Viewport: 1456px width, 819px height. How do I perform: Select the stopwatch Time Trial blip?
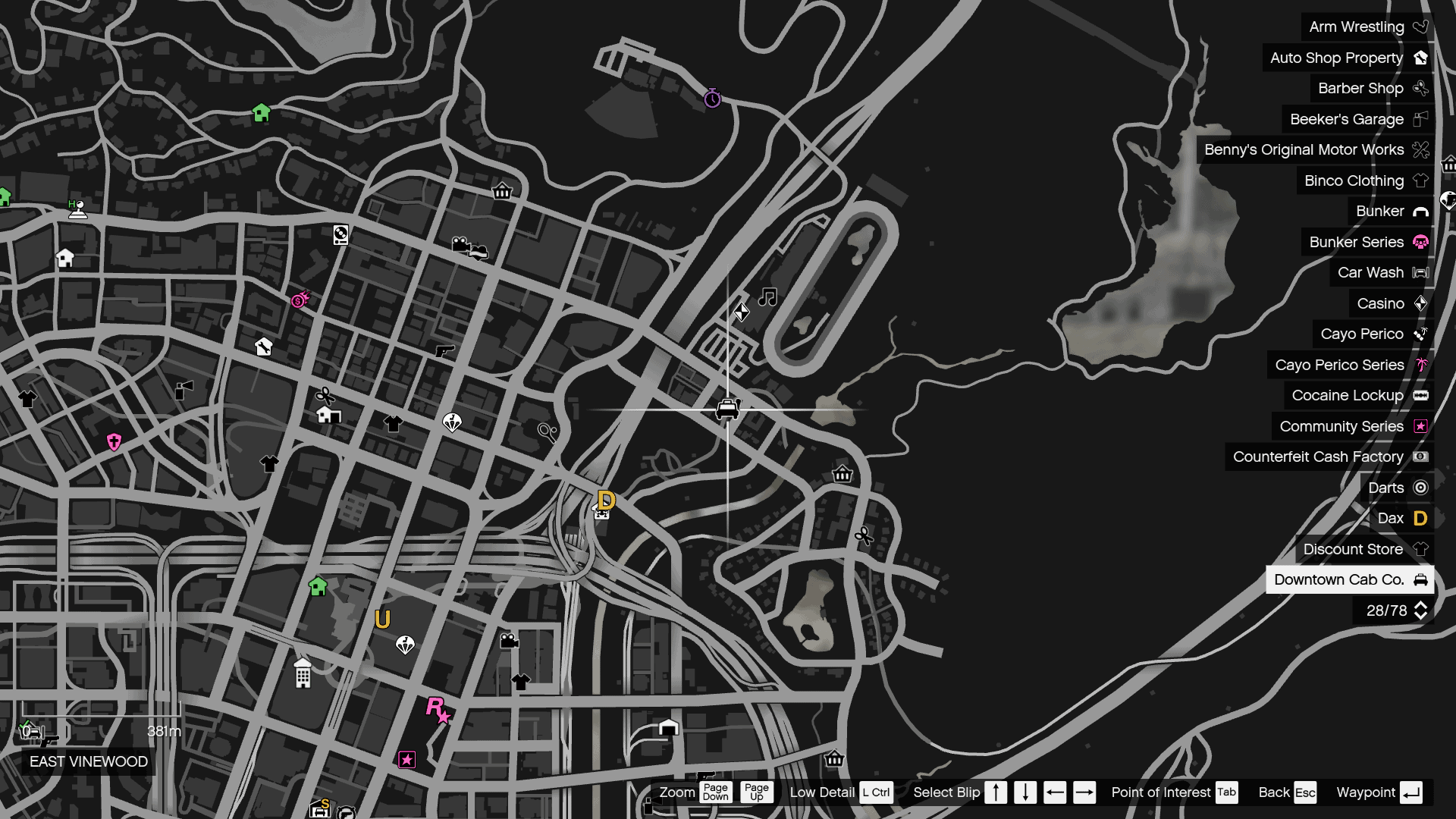coord(711,98)
